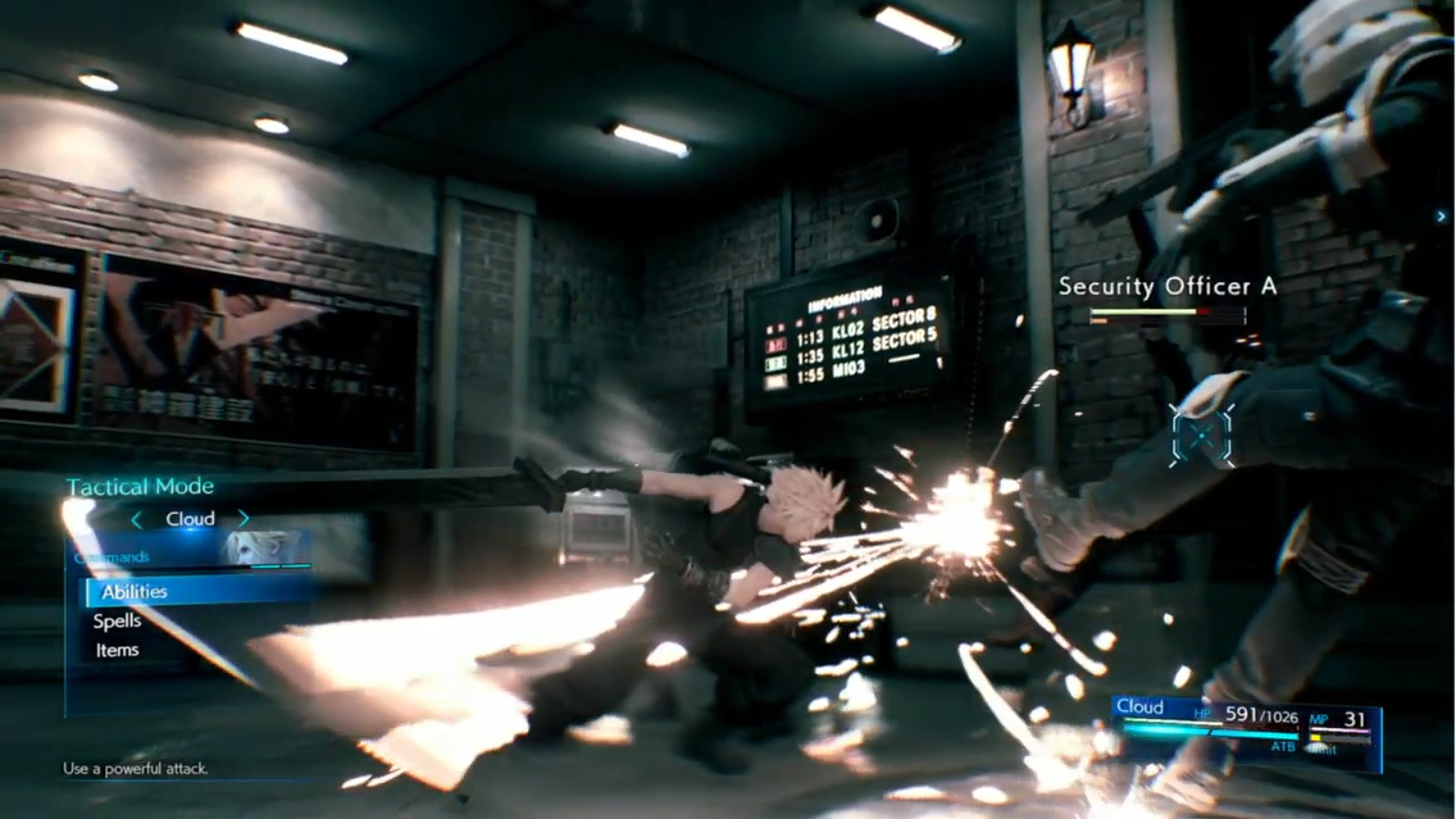Screen dimensions: 1456x819
Task: Click the right arrow next to Cloud's name
Action: [x=243, y=519]
